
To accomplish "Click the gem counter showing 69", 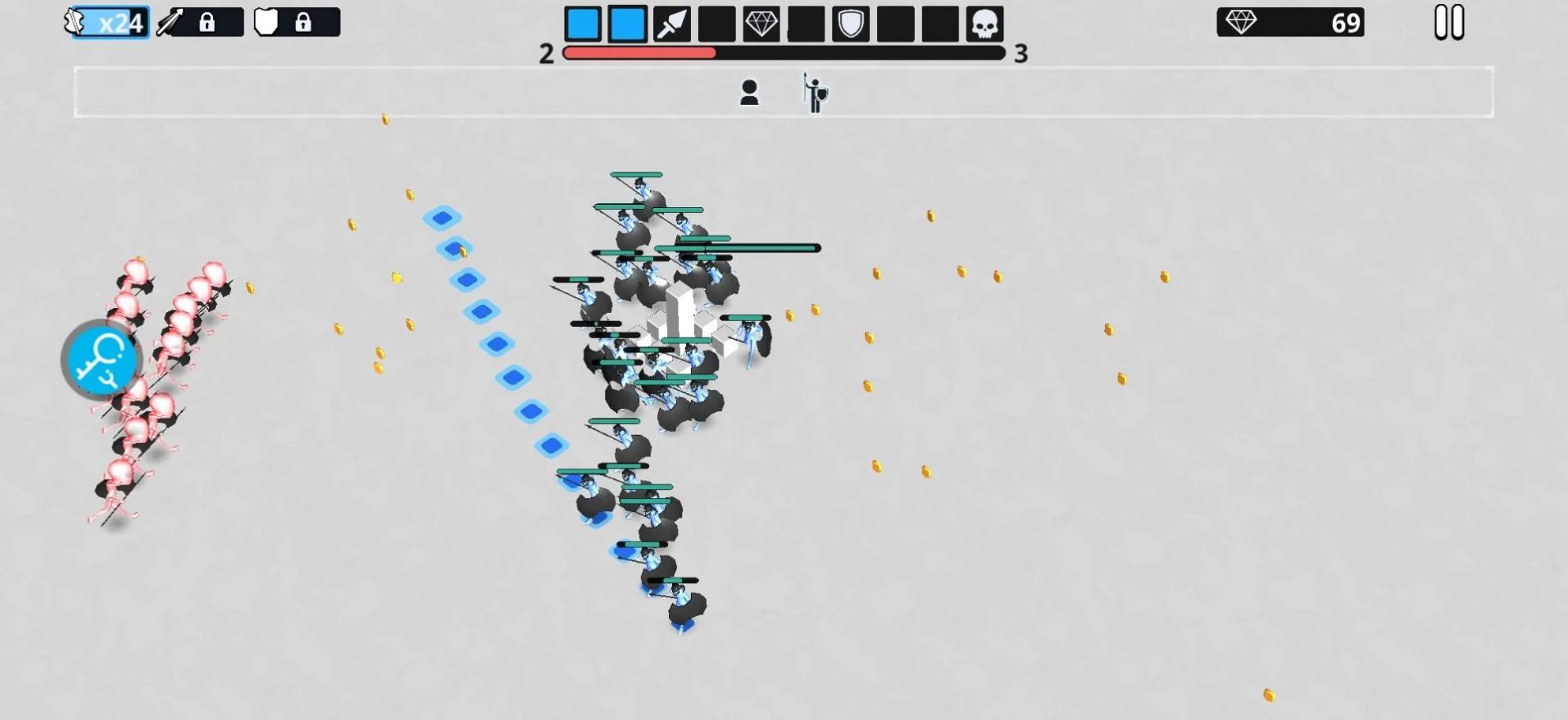I will click(x=1291, y=22).
